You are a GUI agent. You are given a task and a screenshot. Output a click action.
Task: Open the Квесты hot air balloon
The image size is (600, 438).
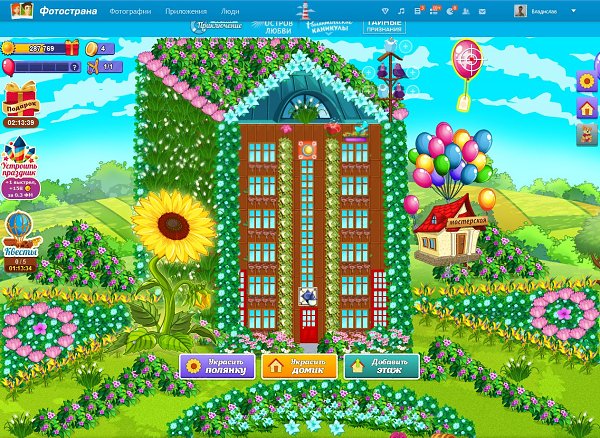pyautogui.click(x=20, y=236)
